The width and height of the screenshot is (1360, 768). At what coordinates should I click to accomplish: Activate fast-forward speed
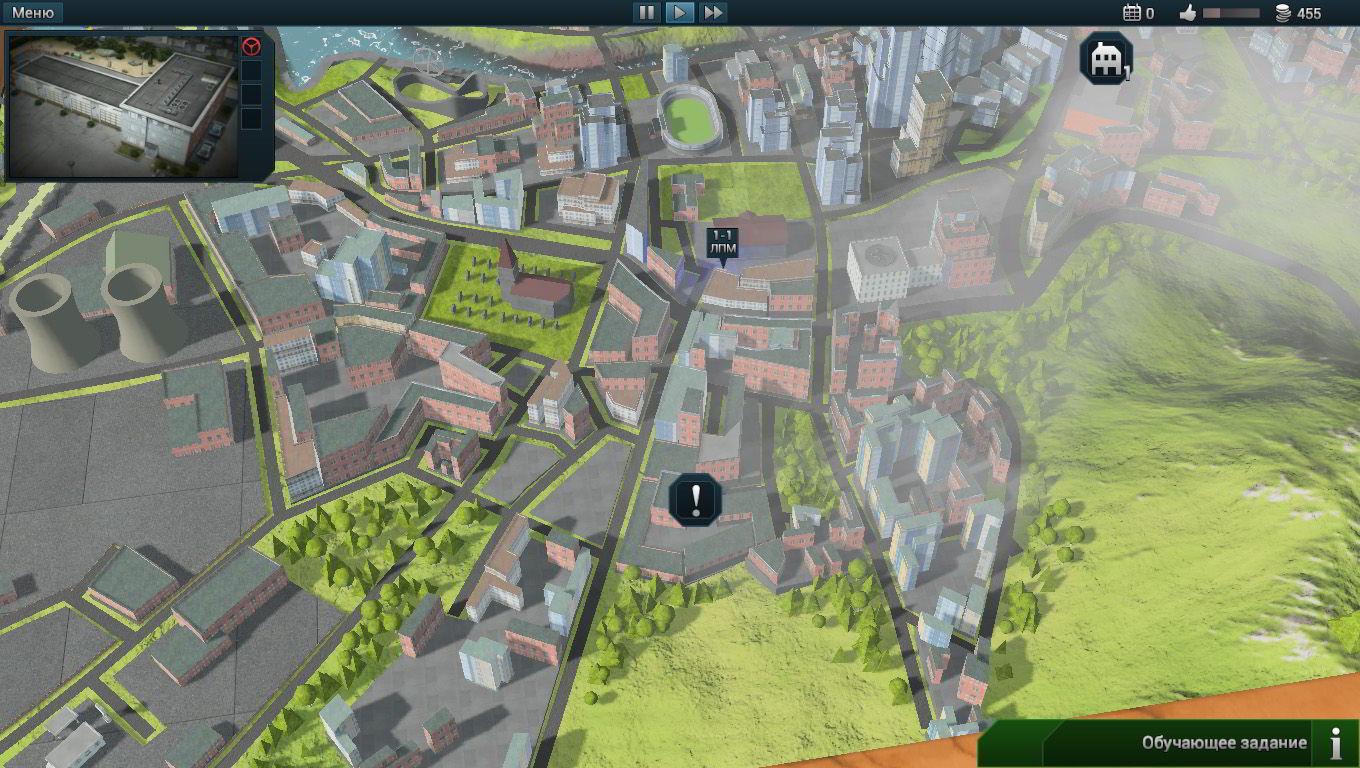712,13
